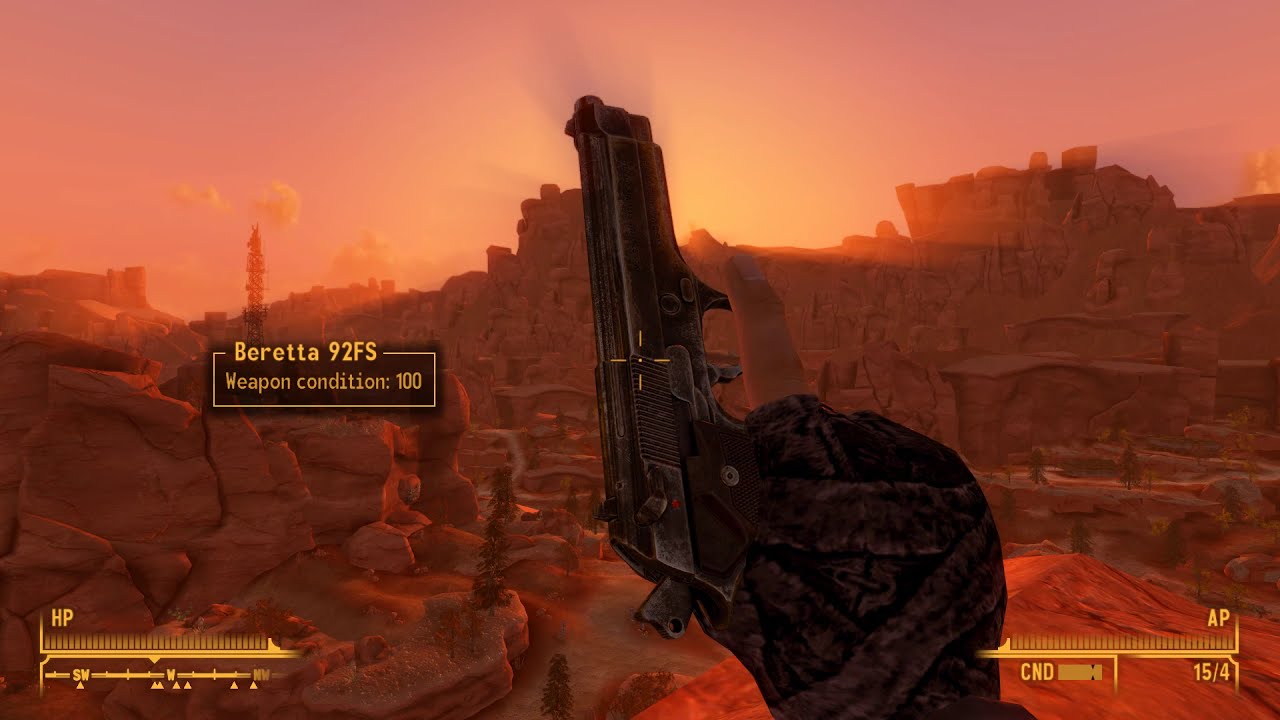Click the W marking on the compass
Image resolution: width=1280 pixels, height=720 pixels.
(171, 674)
